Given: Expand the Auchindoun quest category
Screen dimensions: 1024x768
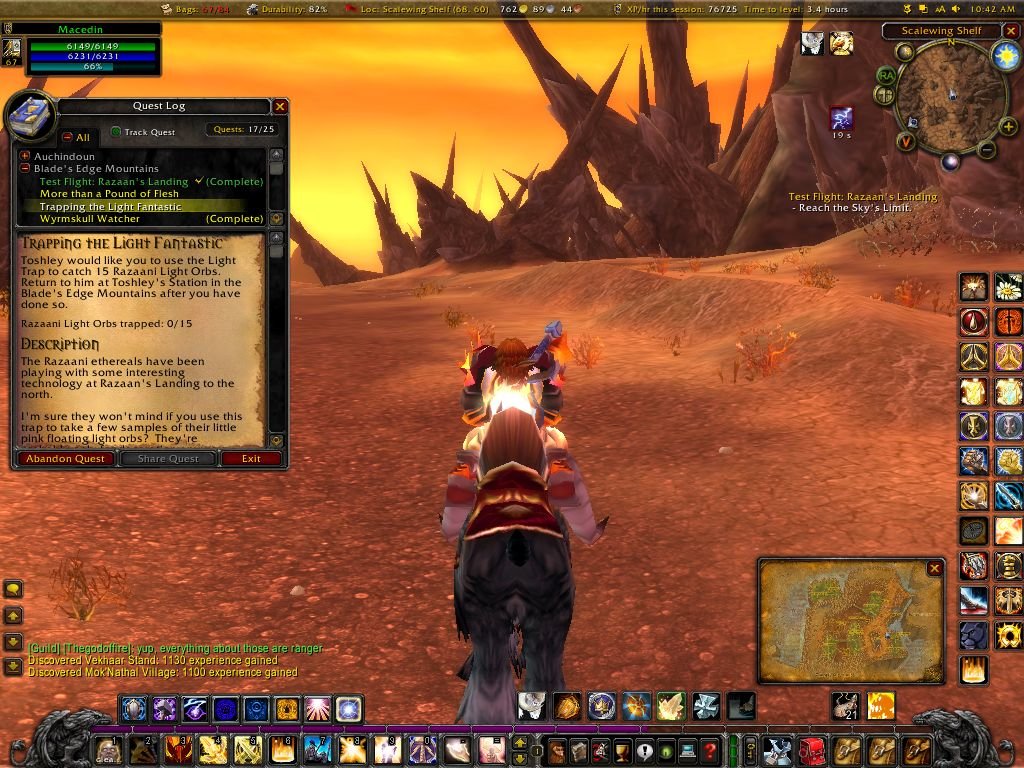Looking at the screenshot, I should click(25, 156).
